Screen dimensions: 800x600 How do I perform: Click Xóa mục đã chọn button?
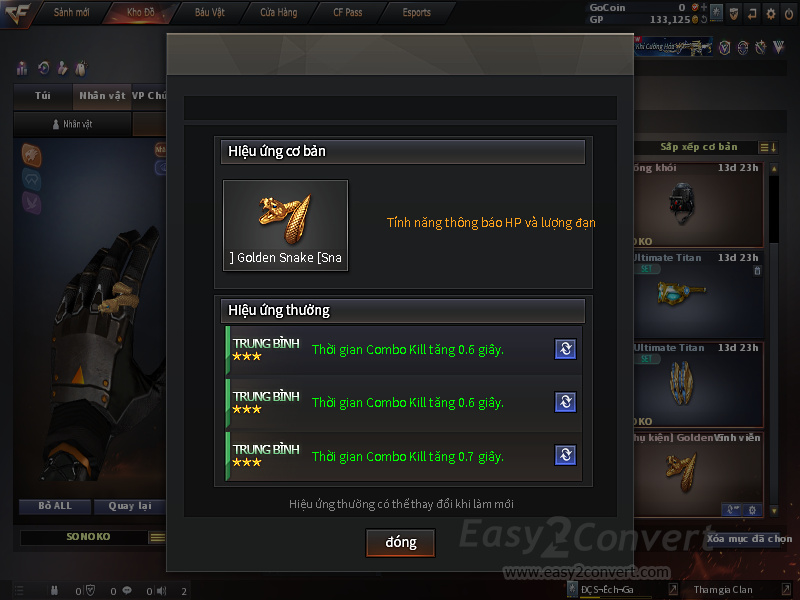pyautogui.click(x=749, y=538)
